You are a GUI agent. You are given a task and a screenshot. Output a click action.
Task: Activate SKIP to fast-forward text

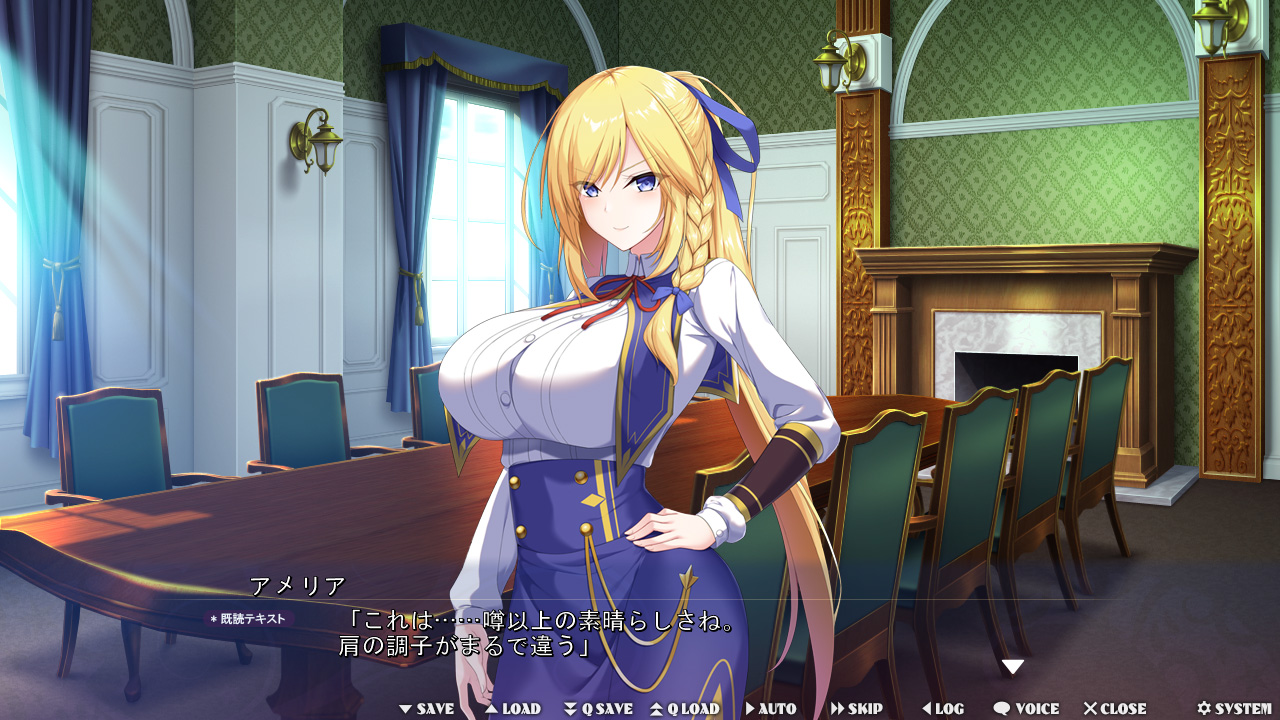857,709
